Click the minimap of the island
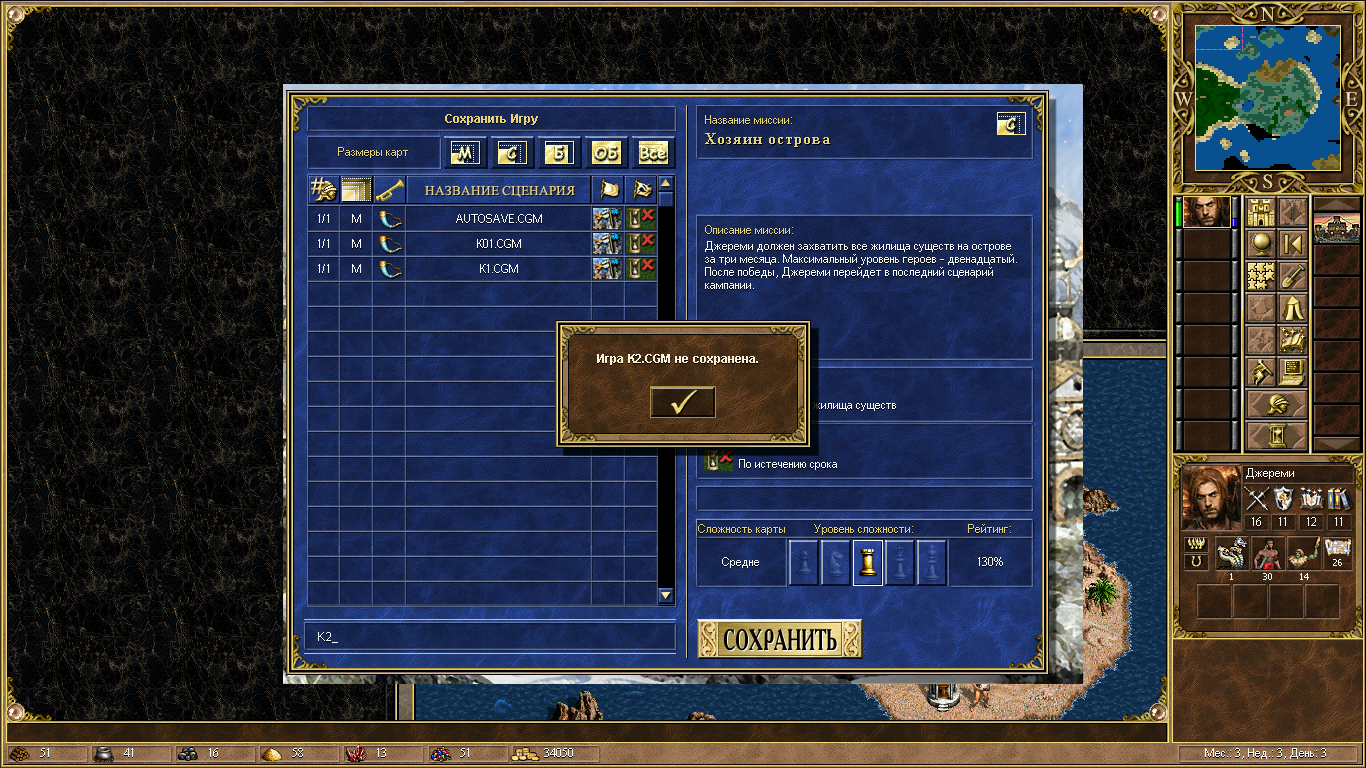This screenshot has height=768, width=1366. point(1268,97)
